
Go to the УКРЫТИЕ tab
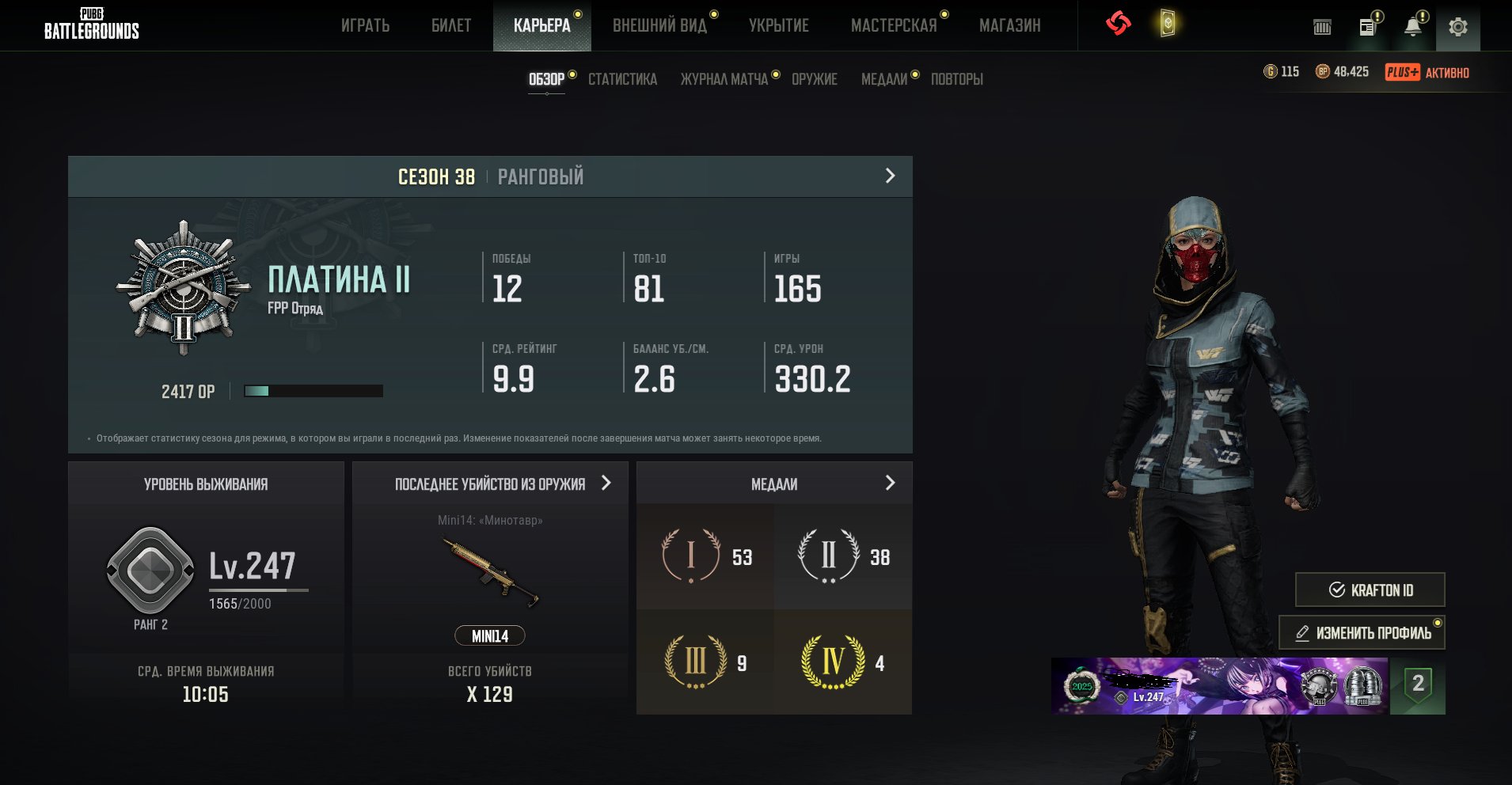pyautogui.click(x=779, y=26)
